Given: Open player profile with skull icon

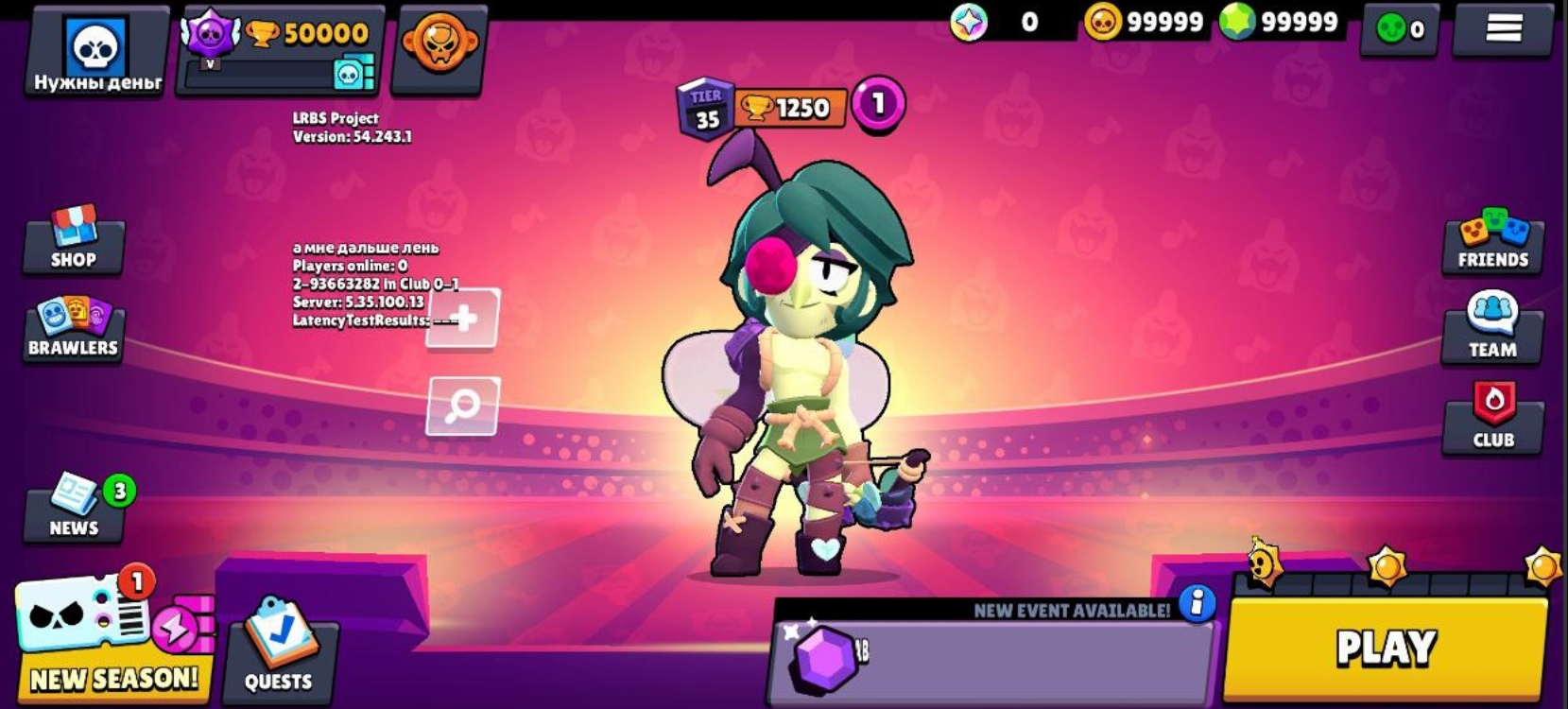Looking at the screenshot, I should [96, 50].
